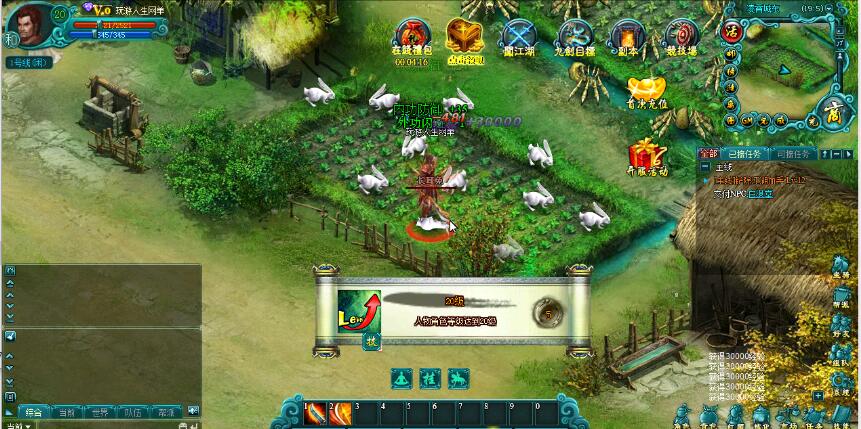Viewport: 861px width, 429px height.
Task: Toggle the meditation pose button
Action: (402, 378)
